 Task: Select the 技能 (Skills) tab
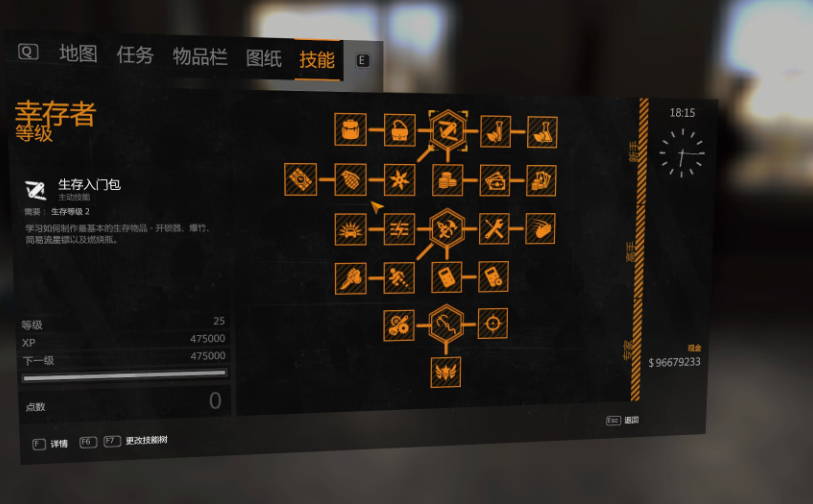tap(317, 60)
